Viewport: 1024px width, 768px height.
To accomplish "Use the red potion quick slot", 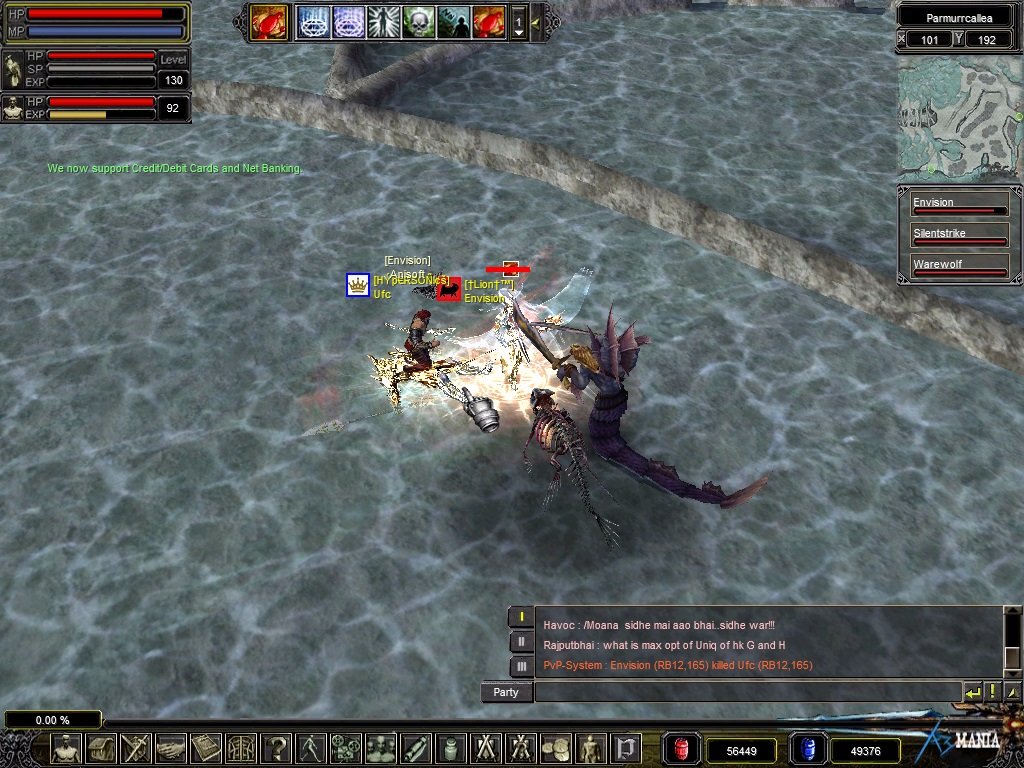I will click(682, 749).
